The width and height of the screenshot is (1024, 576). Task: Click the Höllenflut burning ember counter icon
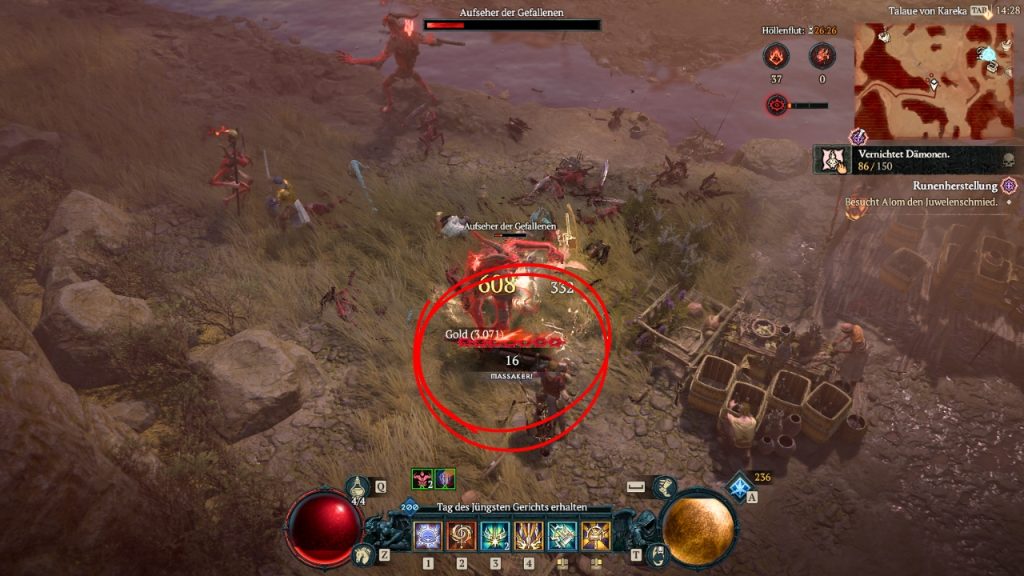(x=775, y=56)
